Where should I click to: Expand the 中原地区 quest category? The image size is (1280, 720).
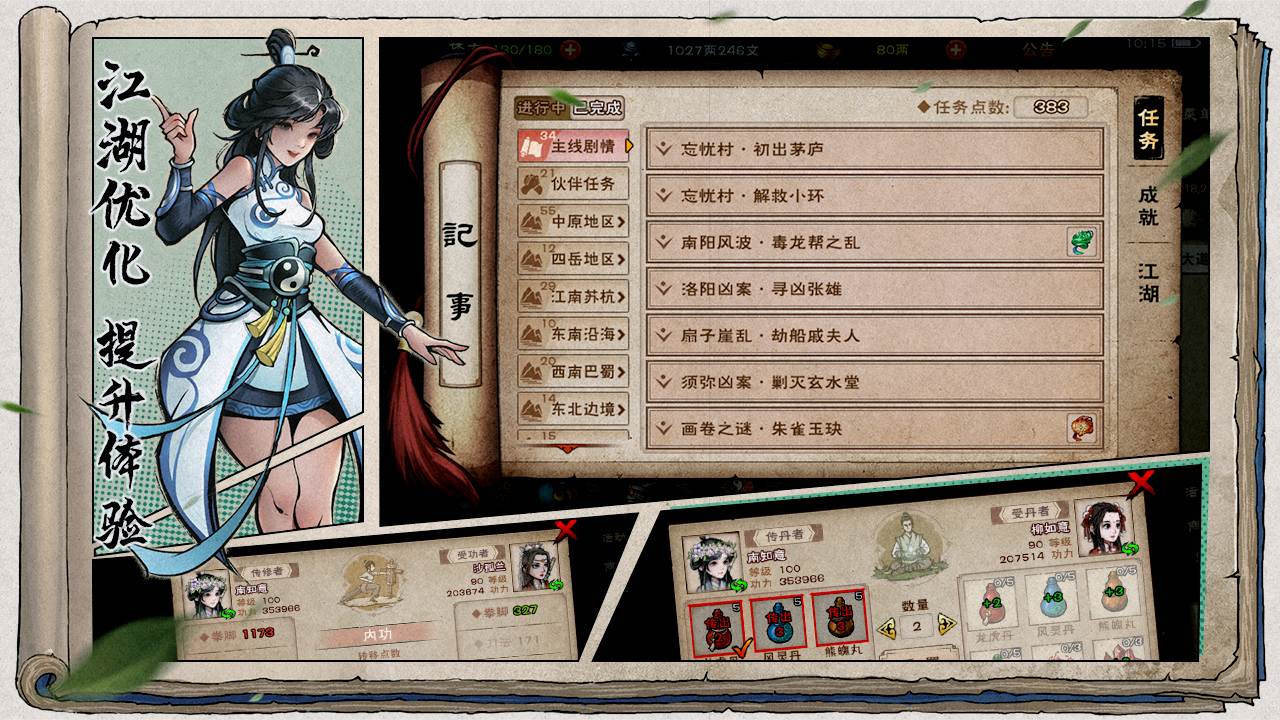(x=574, y=222)
